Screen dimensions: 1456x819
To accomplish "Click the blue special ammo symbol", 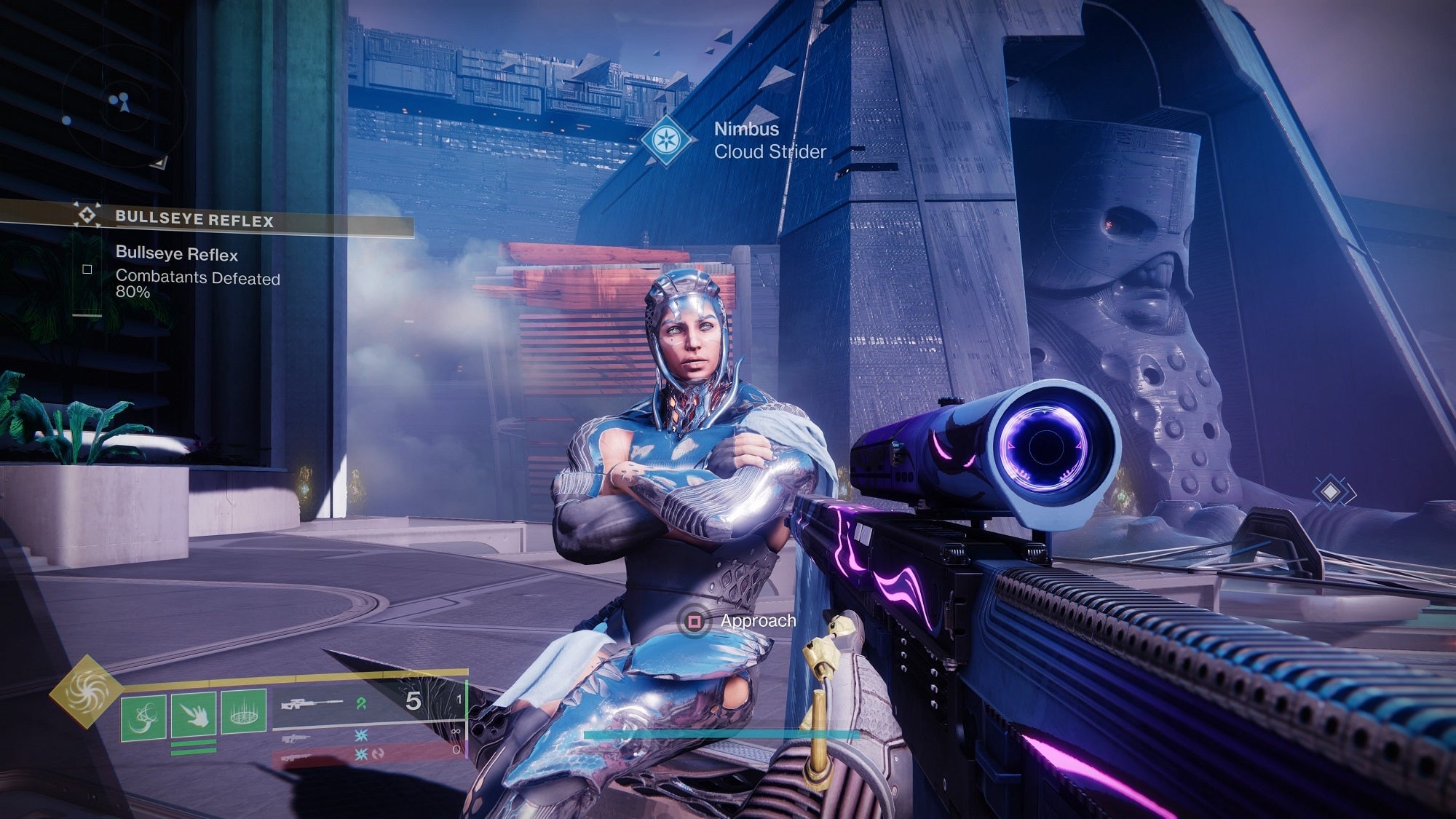I will [363, 734].
